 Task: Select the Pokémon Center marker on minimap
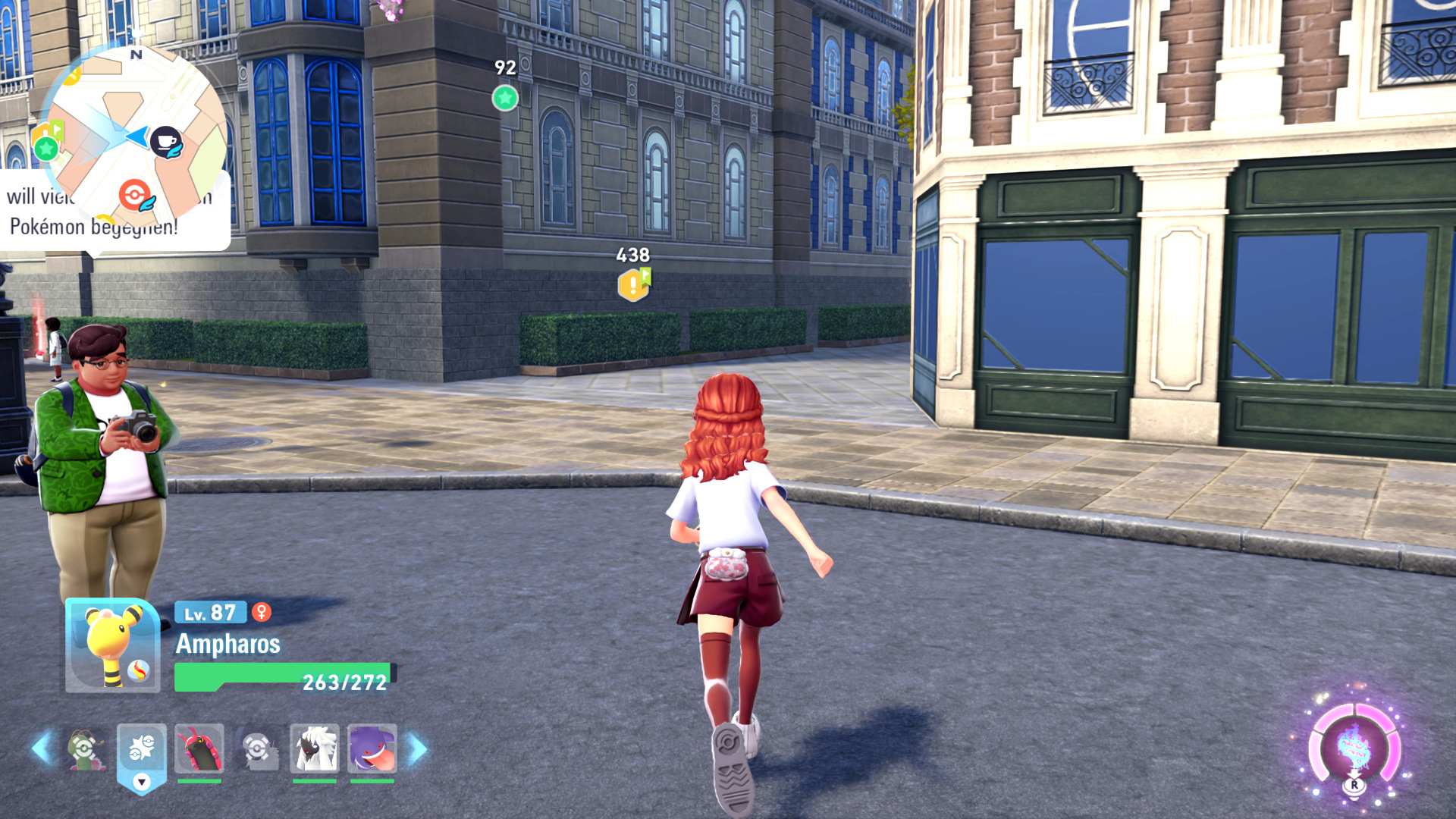[x=135, y=195]
